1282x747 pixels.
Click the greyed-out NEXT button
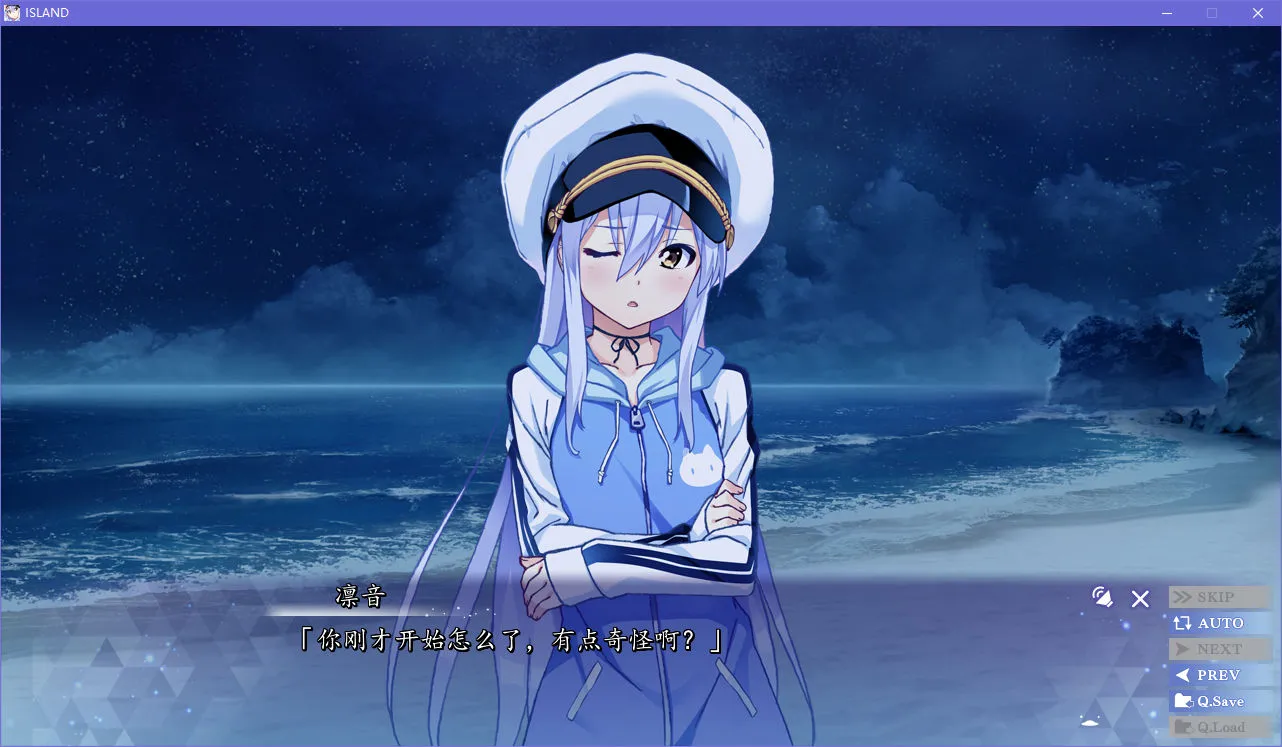1218,649
